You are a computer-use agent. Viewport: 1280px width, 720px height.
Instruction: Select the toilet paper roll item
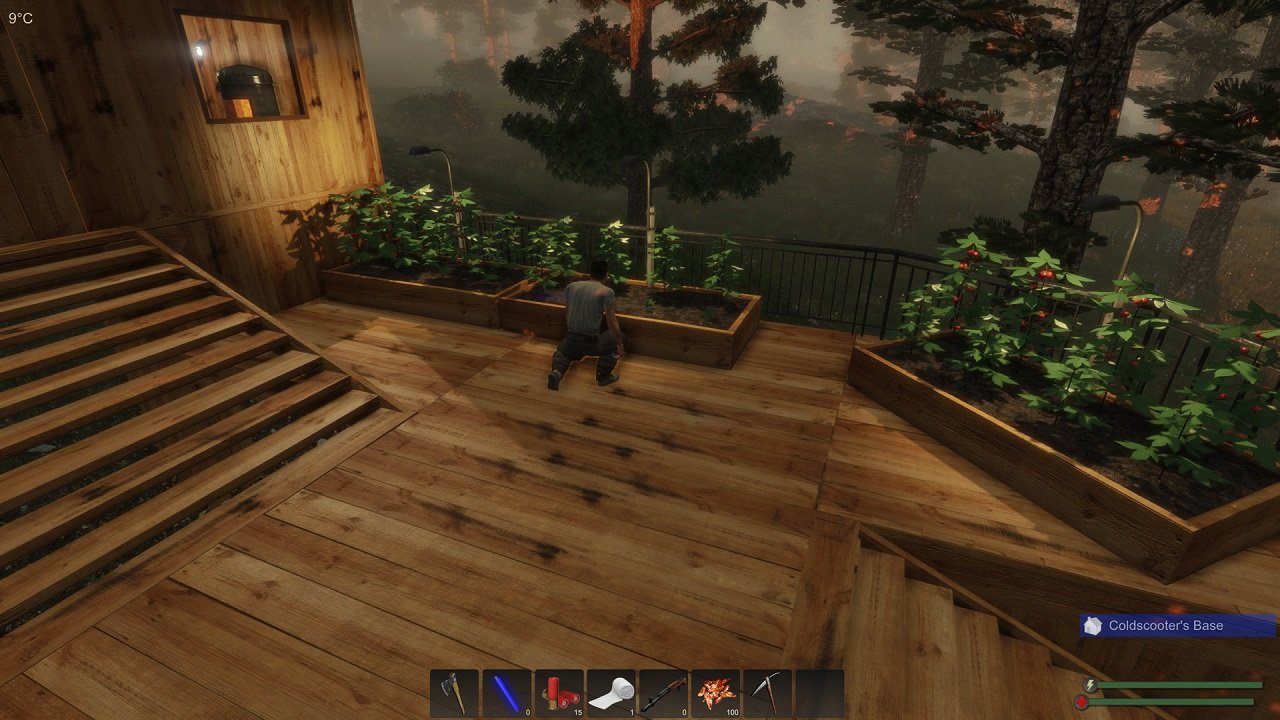tap(612, 692)
